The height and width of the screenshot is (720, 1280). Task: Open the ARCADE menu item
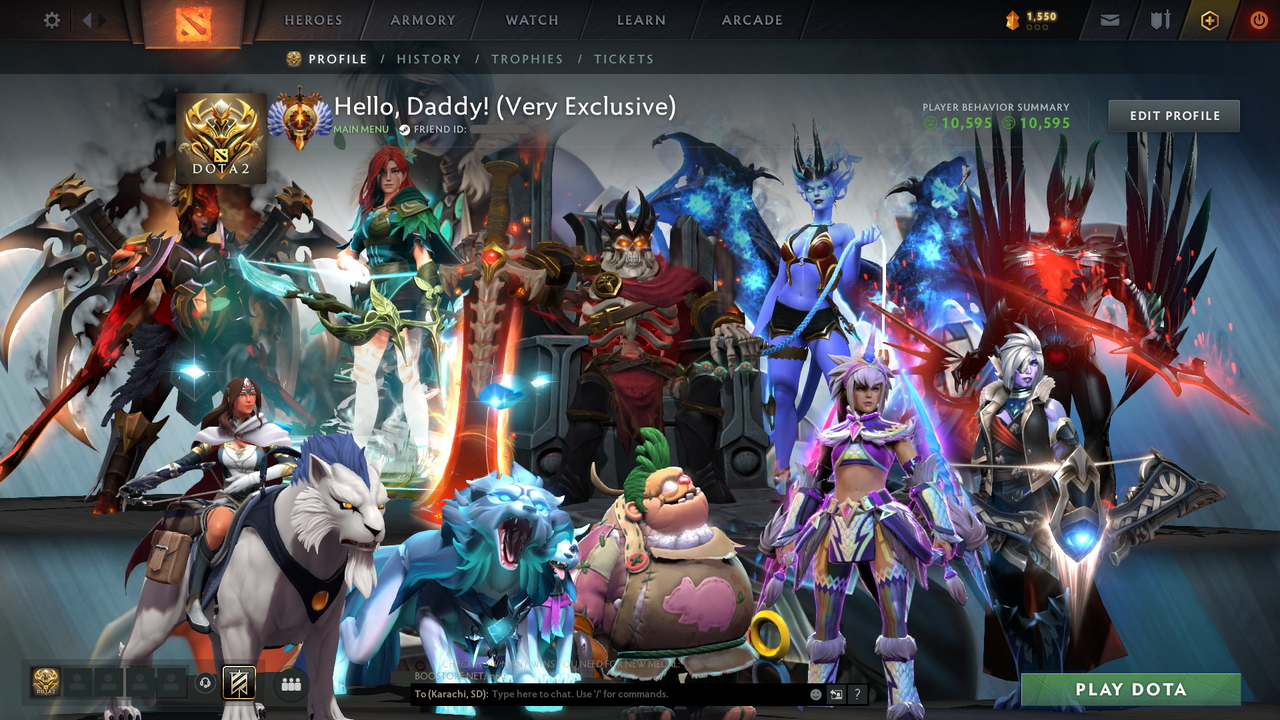751,20
